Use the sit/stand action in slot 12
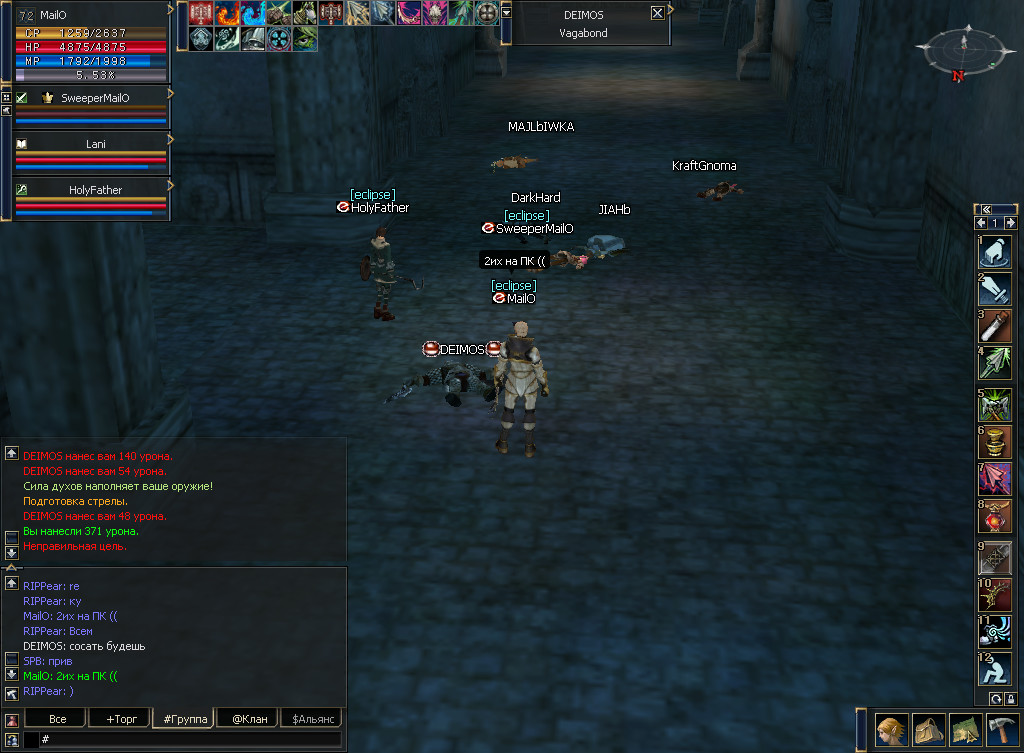Viewport: 1028px width, 753px height. pyautogui.click(x=995, y=668)
